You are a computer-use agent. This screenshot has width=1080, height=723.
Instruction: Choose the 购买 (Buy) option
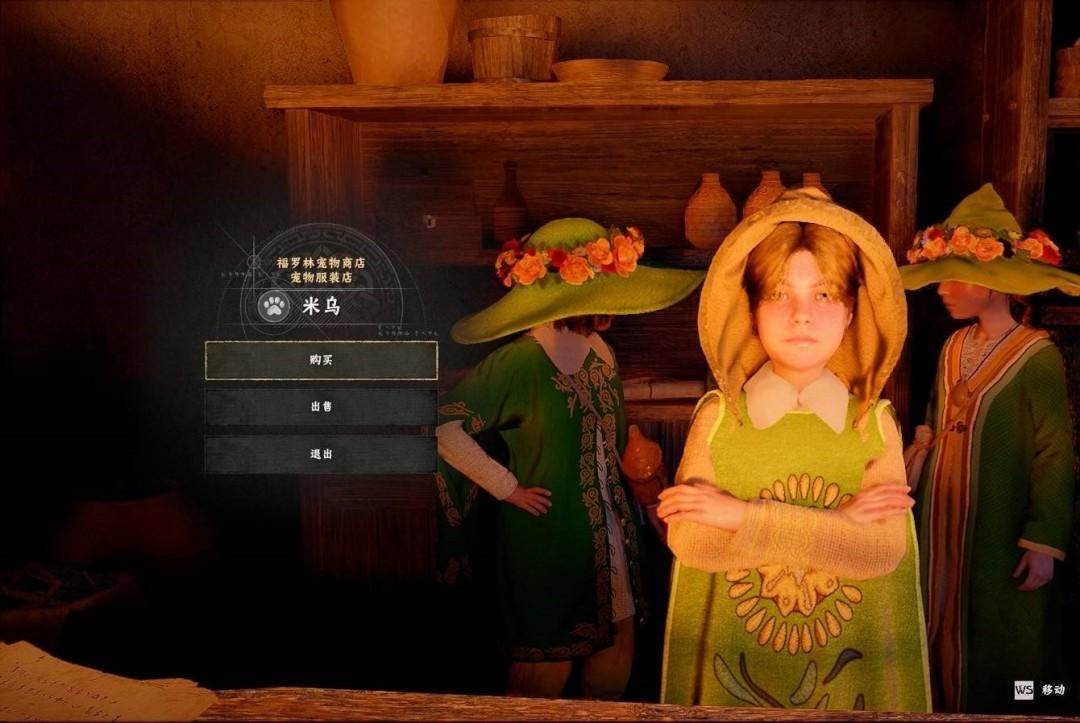(321, 360)
